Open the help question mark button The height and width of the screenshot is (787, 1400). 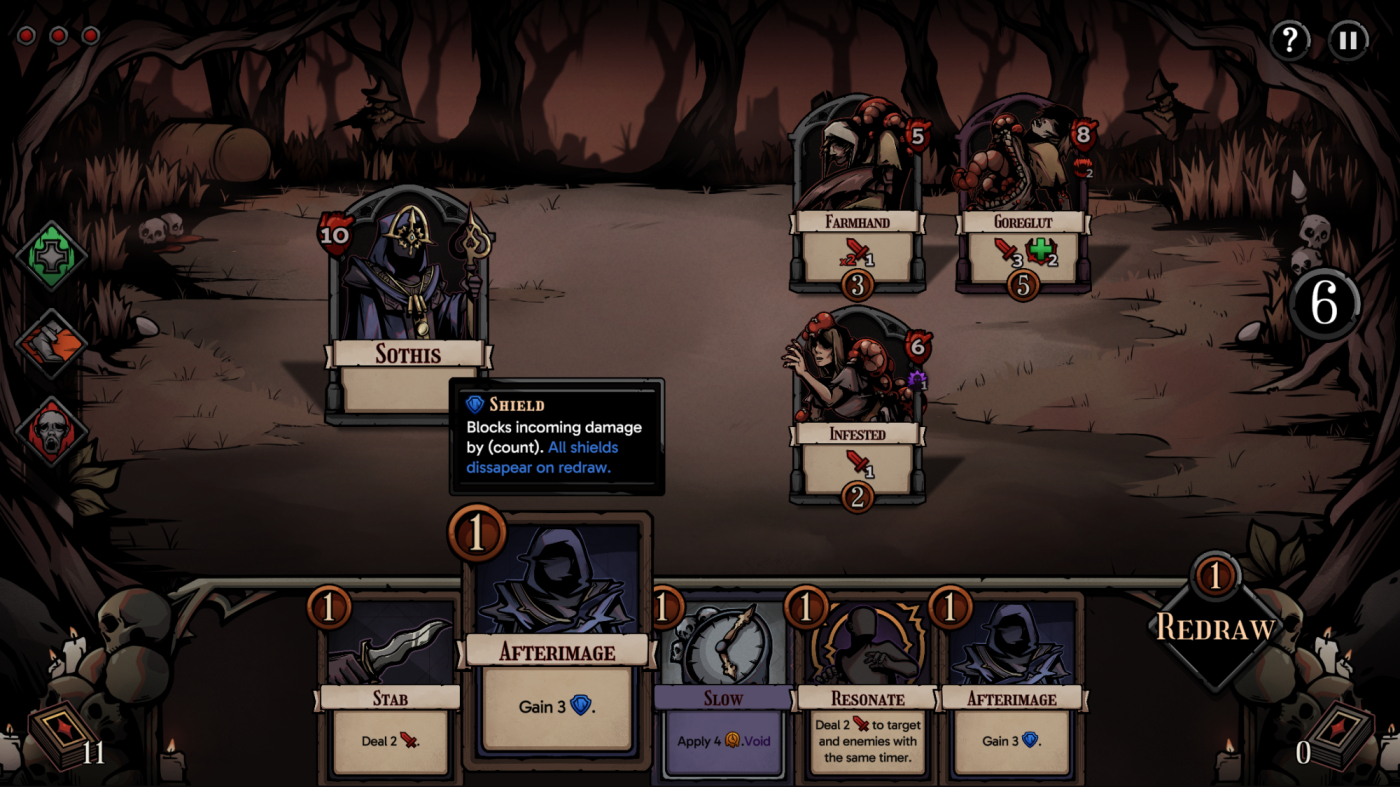pos(1290,41)
